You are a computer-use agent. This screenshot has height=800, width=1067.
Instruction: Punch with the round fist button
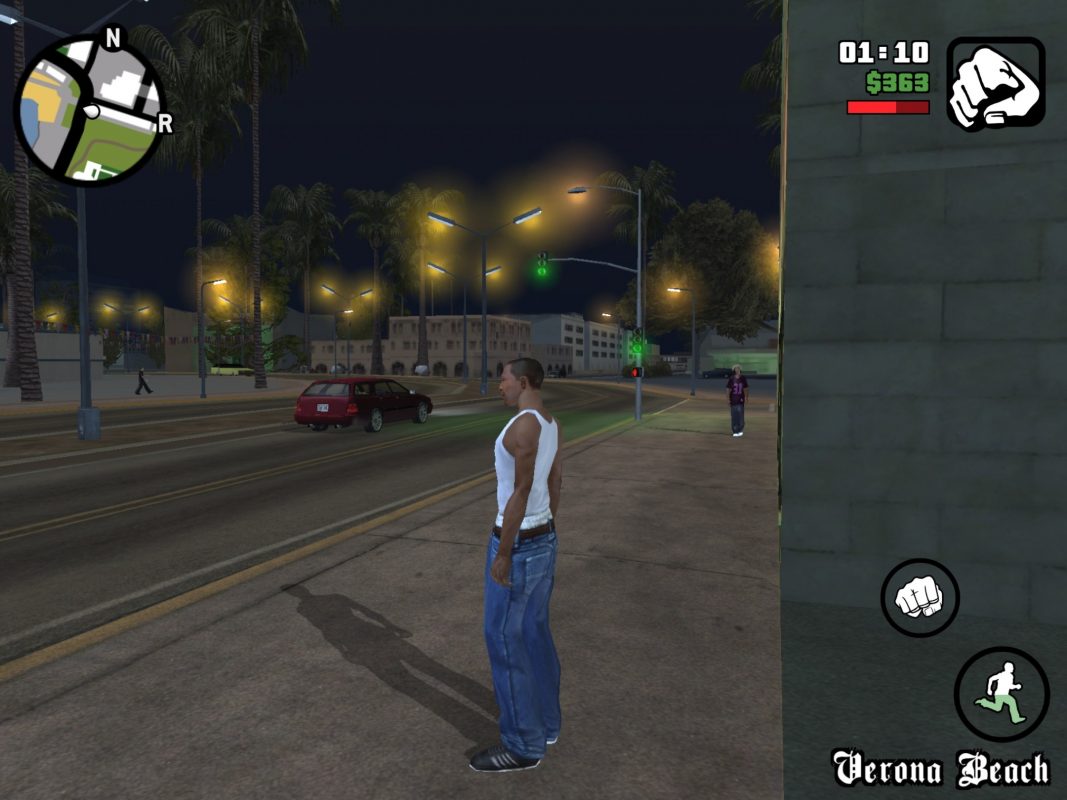tap(919, 598)
